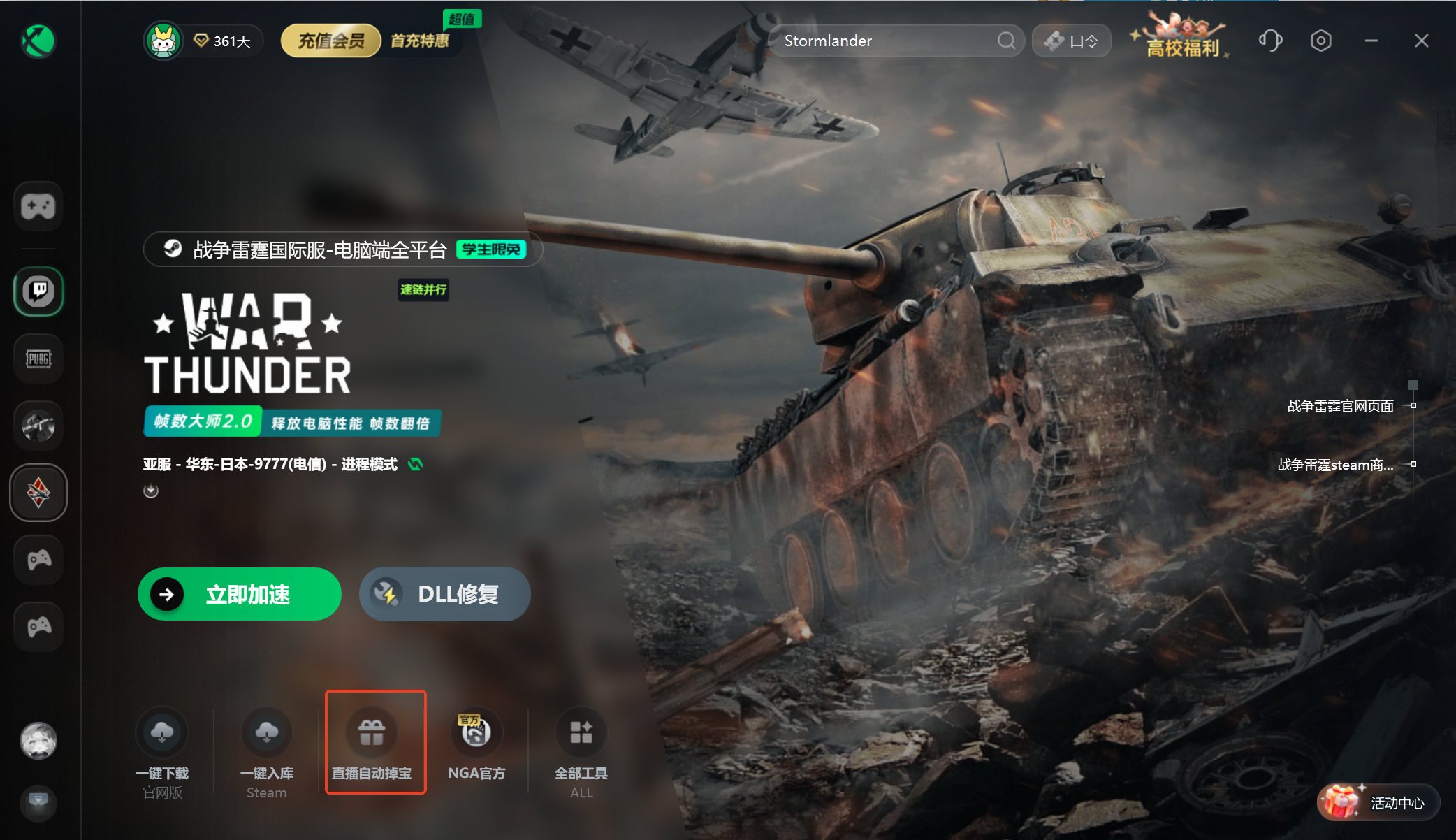The image size is (1456, 840).
Task: Click the Stormlander search field
Action: [x=887, y=41]
